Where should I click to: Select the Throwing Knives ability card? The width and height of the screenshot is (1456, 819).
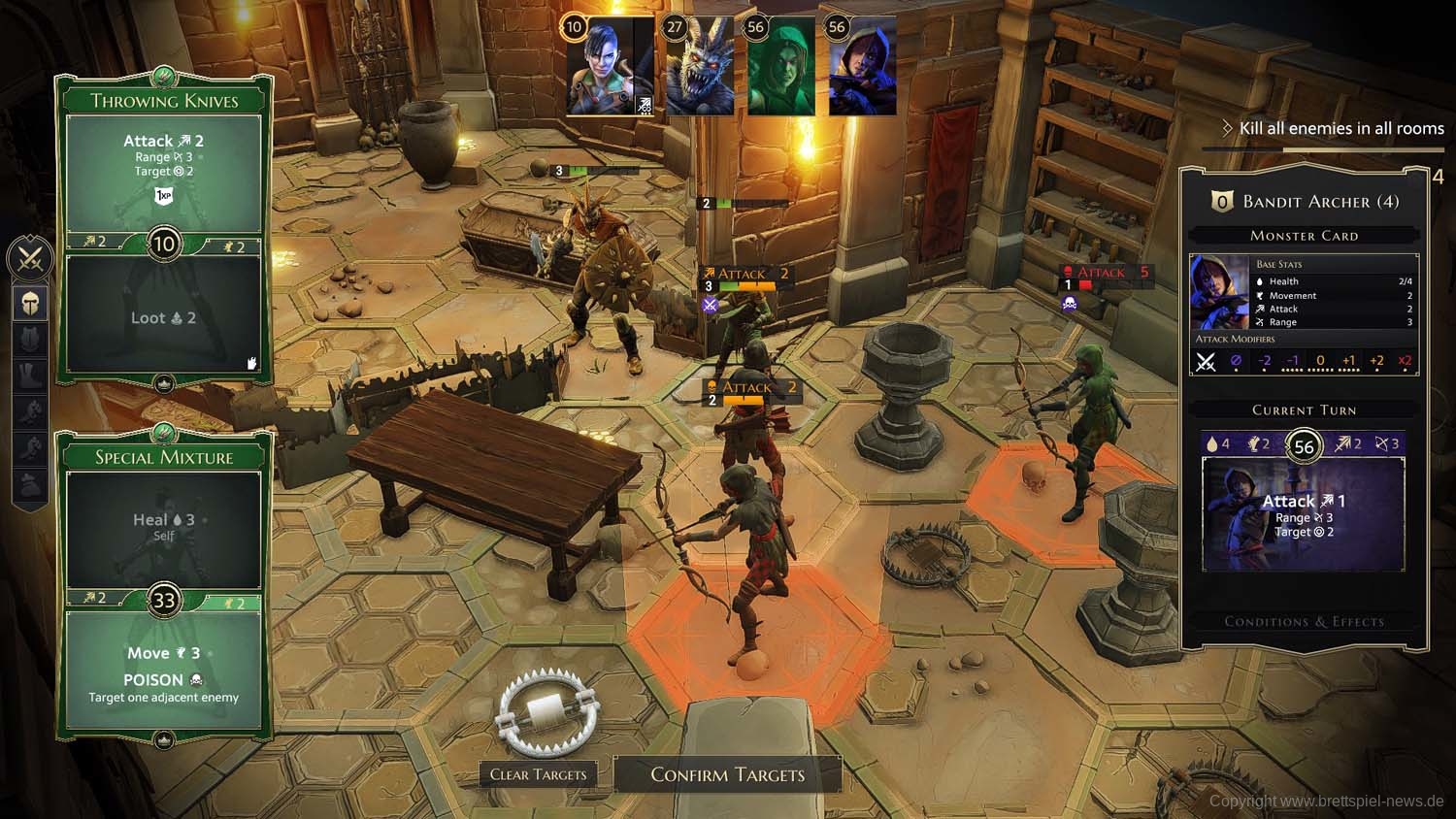pos(164,101)
